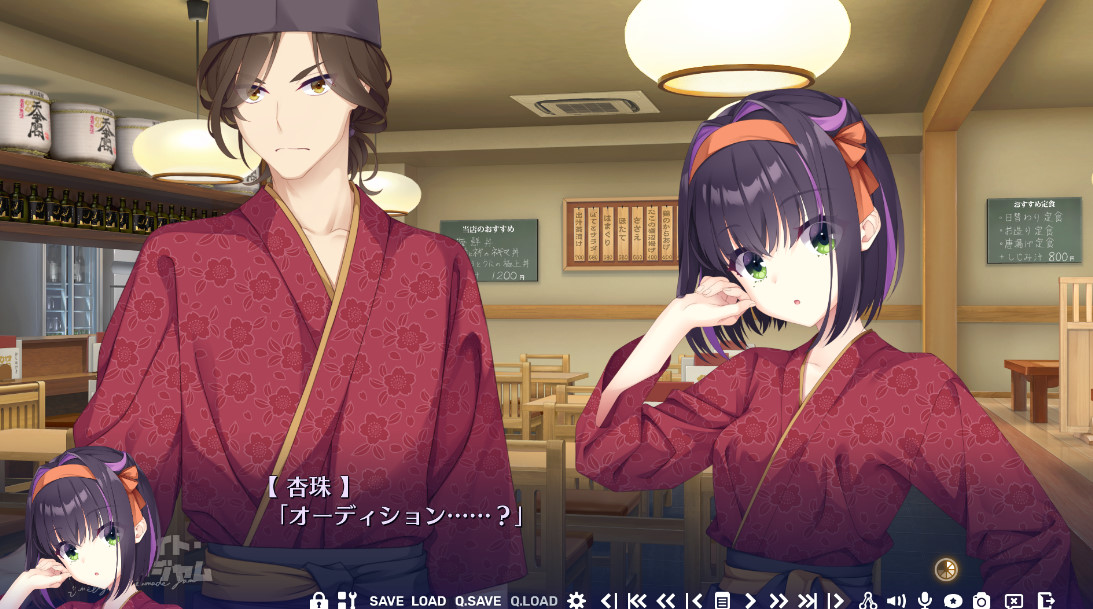Click the double left arrow rewind button
Image resolution: width=1093 pixels, height=609 pixels.
tap(665, 601)
